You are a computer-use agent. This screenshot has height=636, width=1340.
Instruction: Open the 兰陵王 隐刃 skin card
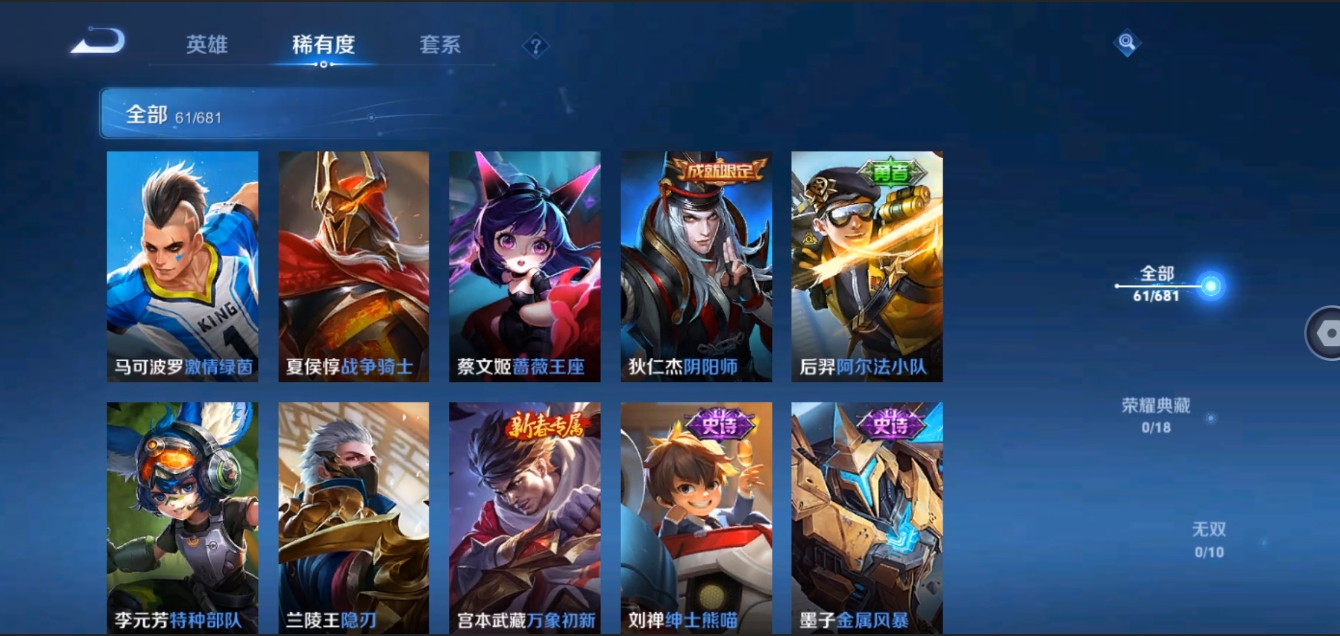click(x=354, y=517)
